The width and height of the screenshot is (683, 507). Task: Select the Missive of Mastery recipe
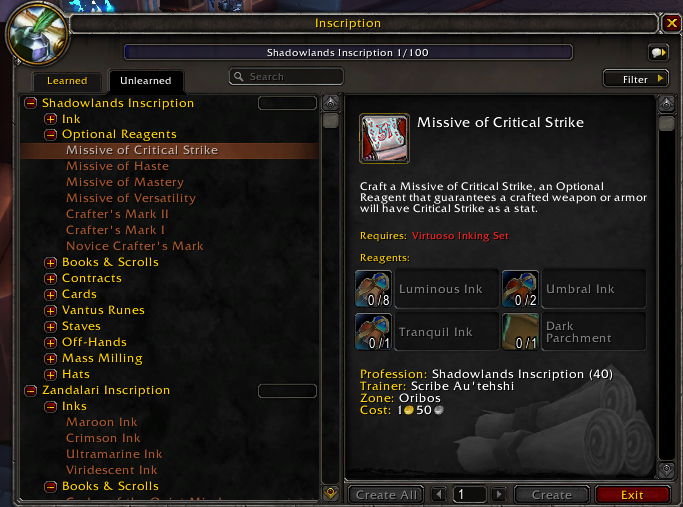(124, 182)
